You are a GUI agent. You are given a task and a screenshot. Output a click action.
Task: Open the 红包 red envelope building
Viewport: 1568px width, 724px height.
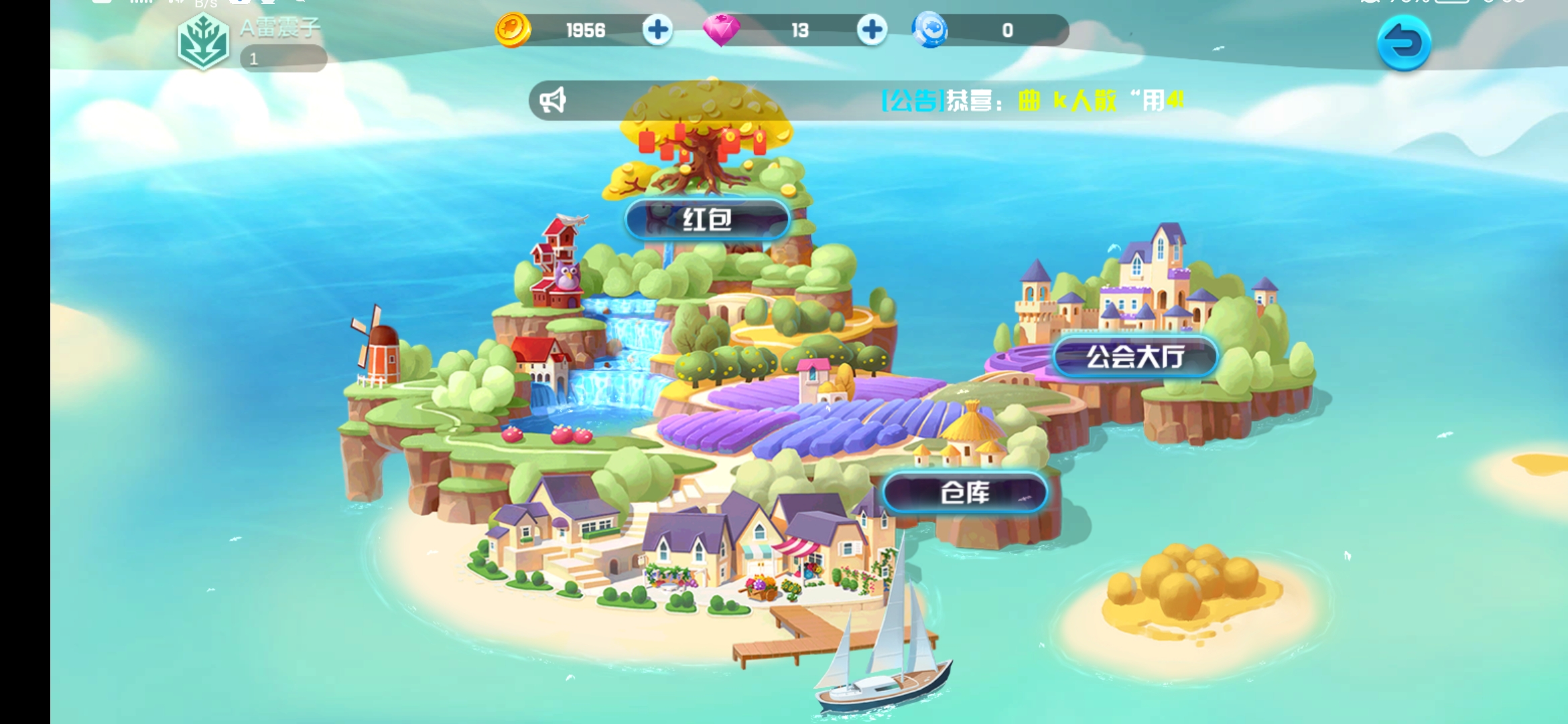click(707, 220)
